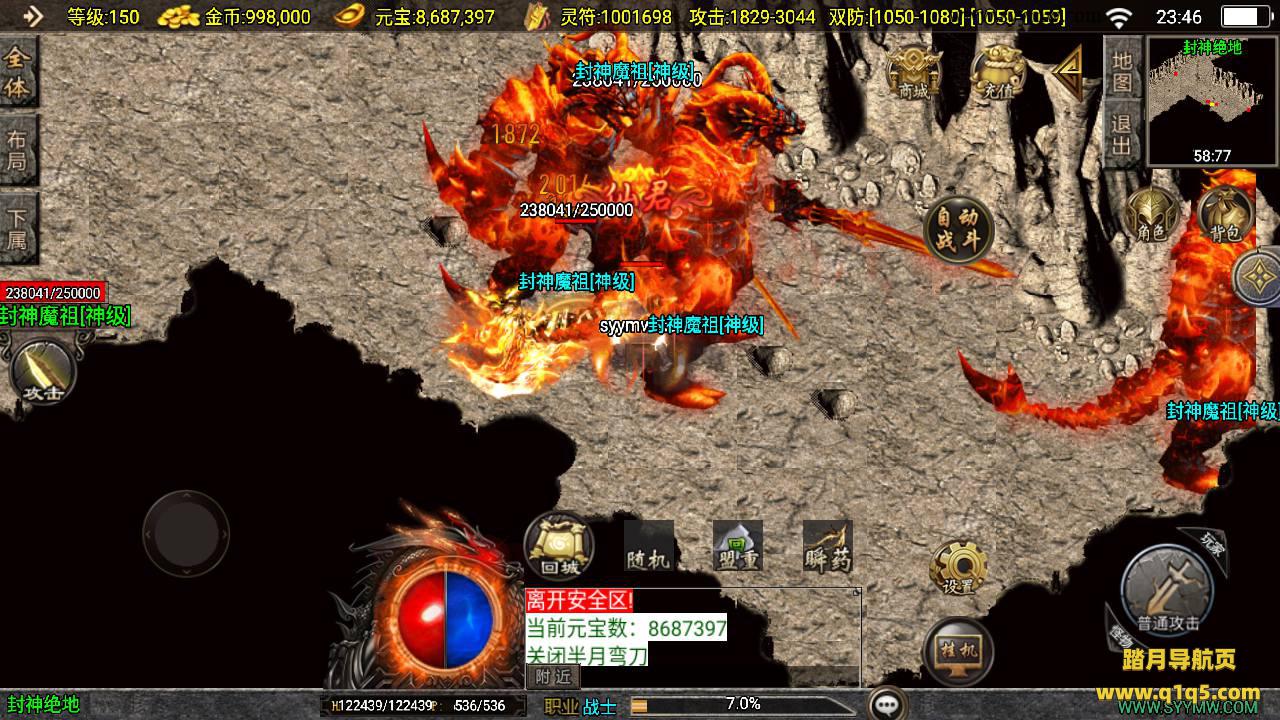Image resolution: width=1280 pixels, height=720 pixels.
Task: Open the 背包 backpack
Action: pos(1225,214)
